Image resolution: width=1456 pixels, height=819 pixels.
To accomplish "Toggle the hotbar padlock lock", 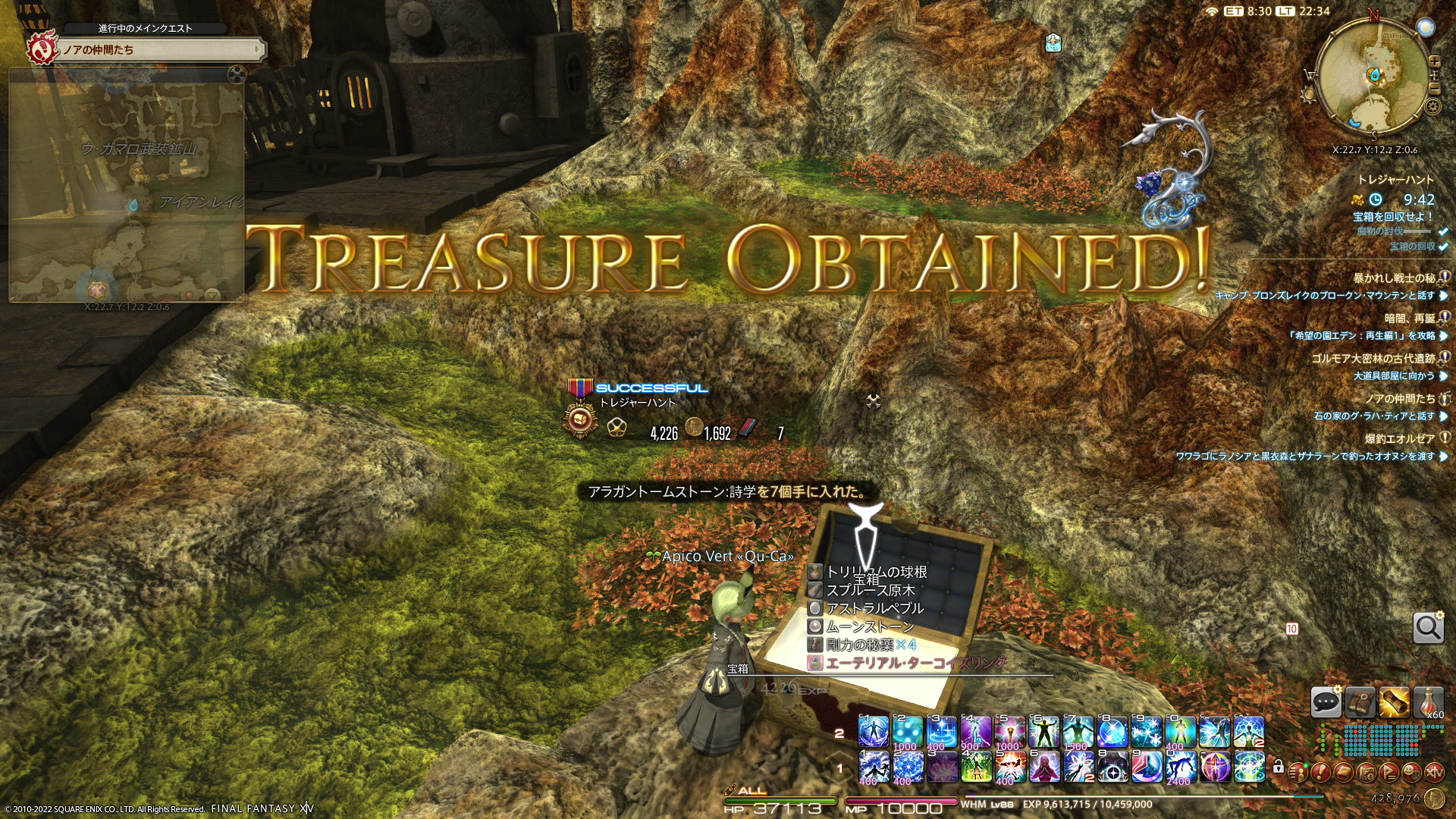I will 1279,767.
